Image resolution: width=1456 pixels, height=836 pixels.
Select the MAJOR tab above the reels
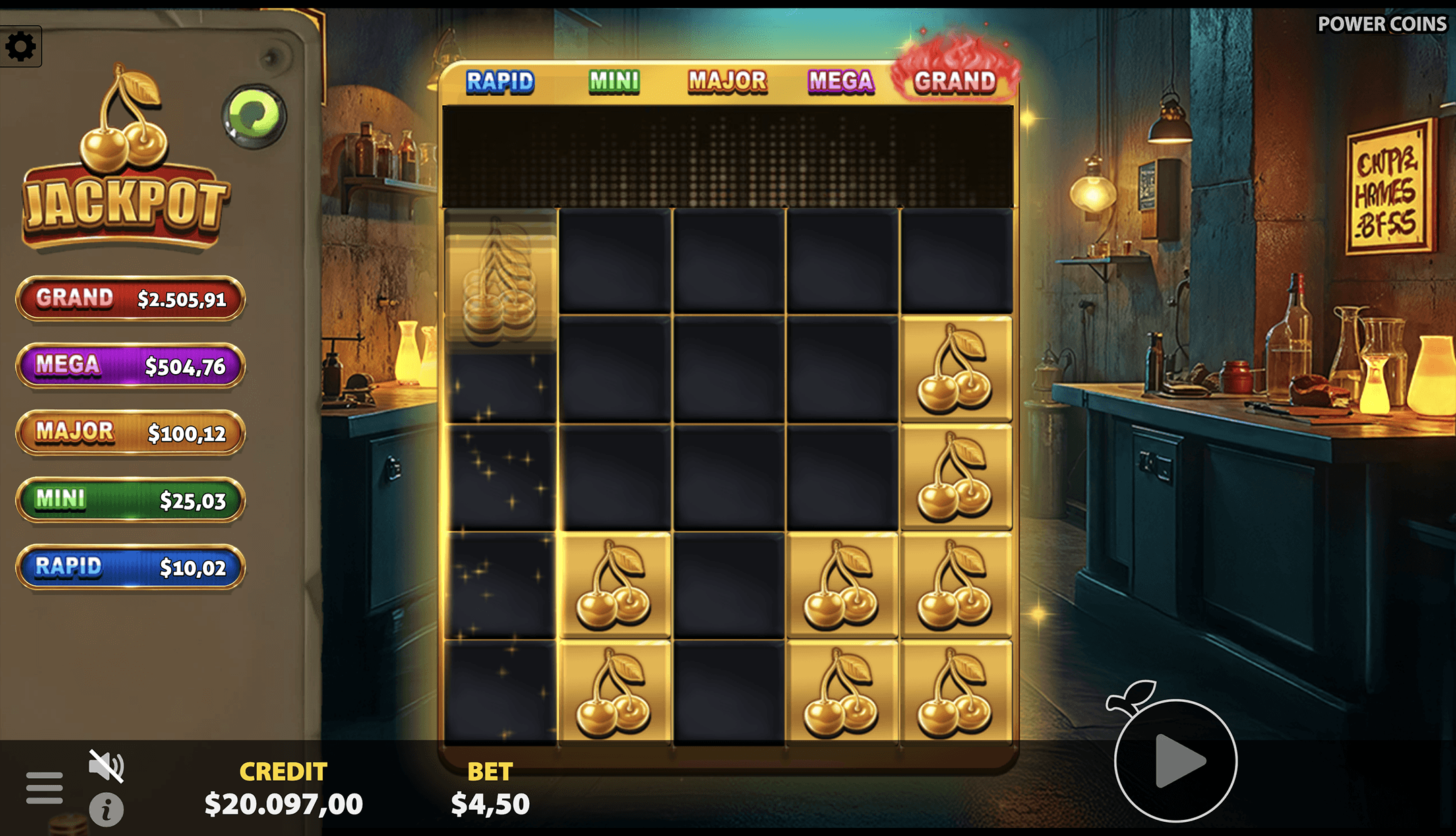tap(726, 81)
